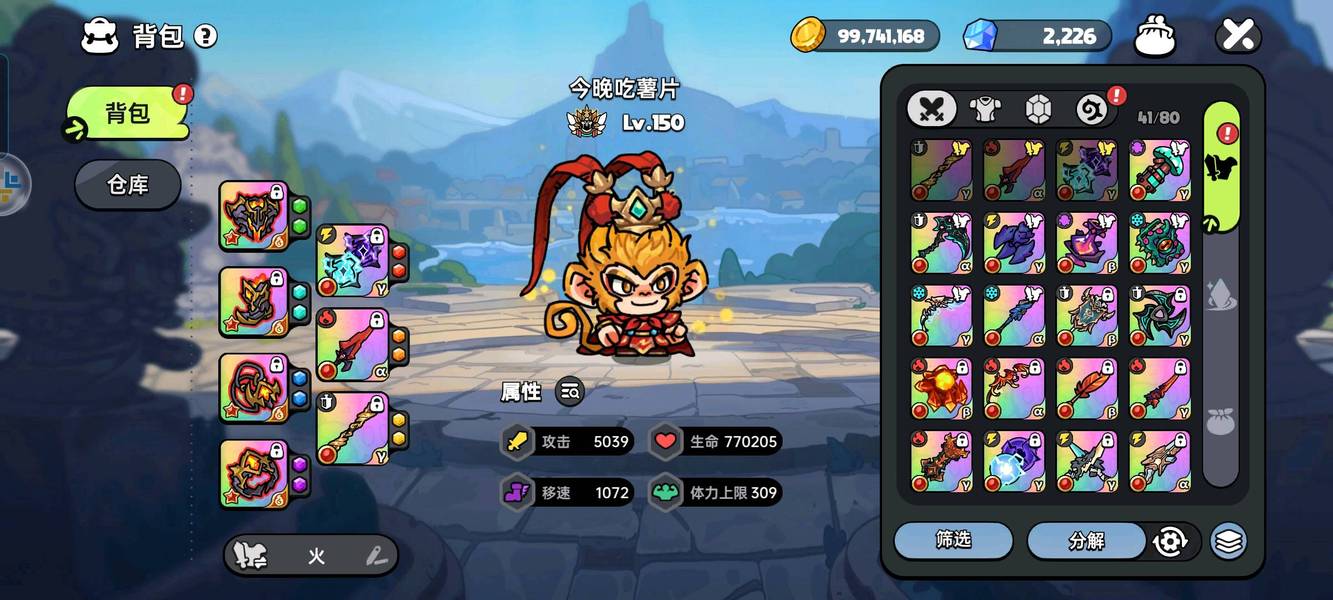Screen dimensions: 1333x600
Task: Choose the equipped helmet armor slot
Action: coord(253,215)
